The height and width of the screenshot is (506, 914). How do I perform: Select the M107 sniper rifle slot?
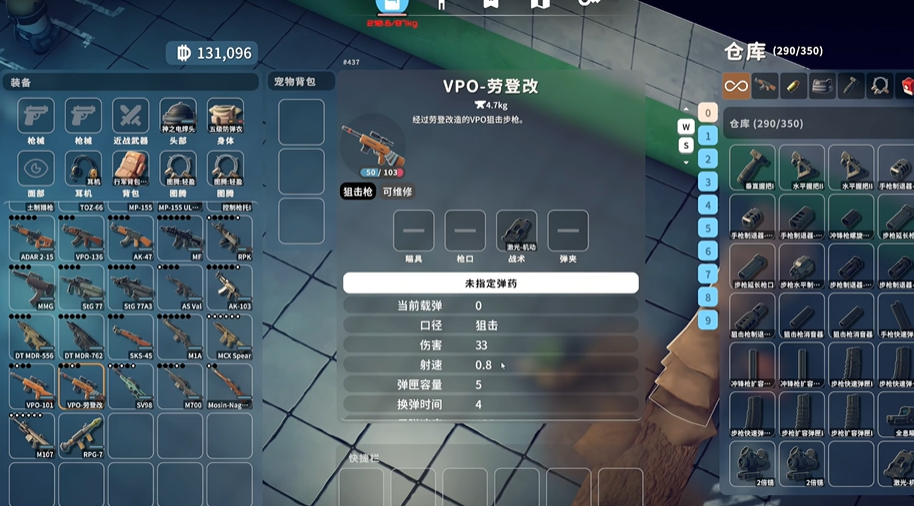pos(32,434)
